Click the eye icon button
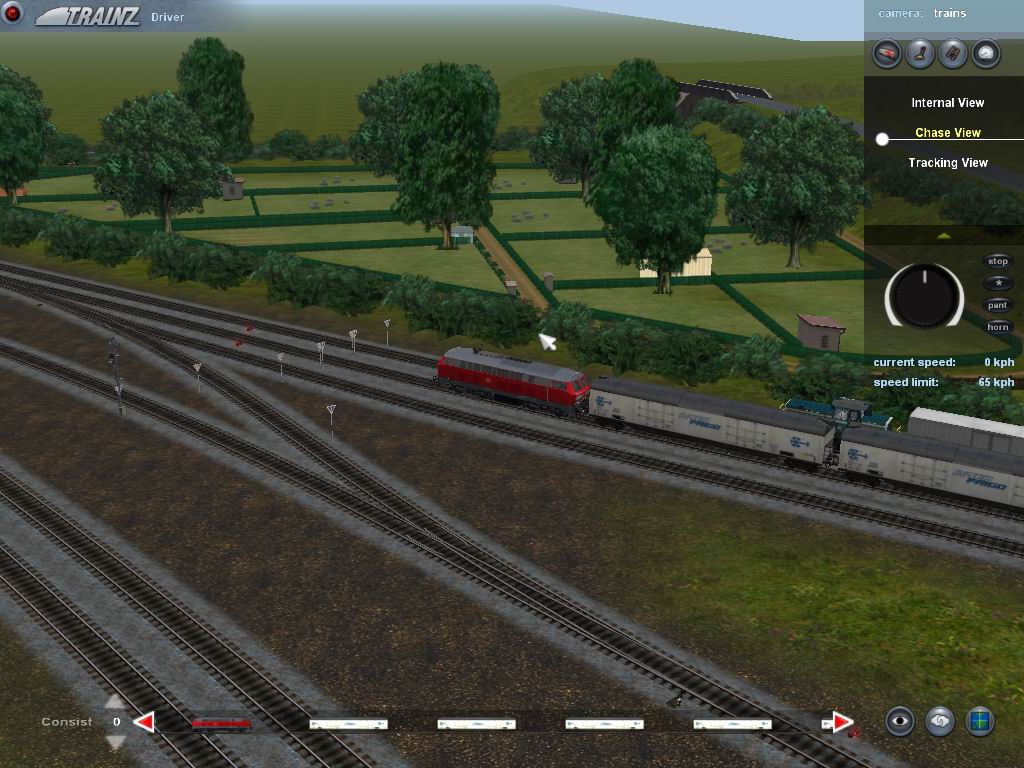 click(x=900, y=721)
